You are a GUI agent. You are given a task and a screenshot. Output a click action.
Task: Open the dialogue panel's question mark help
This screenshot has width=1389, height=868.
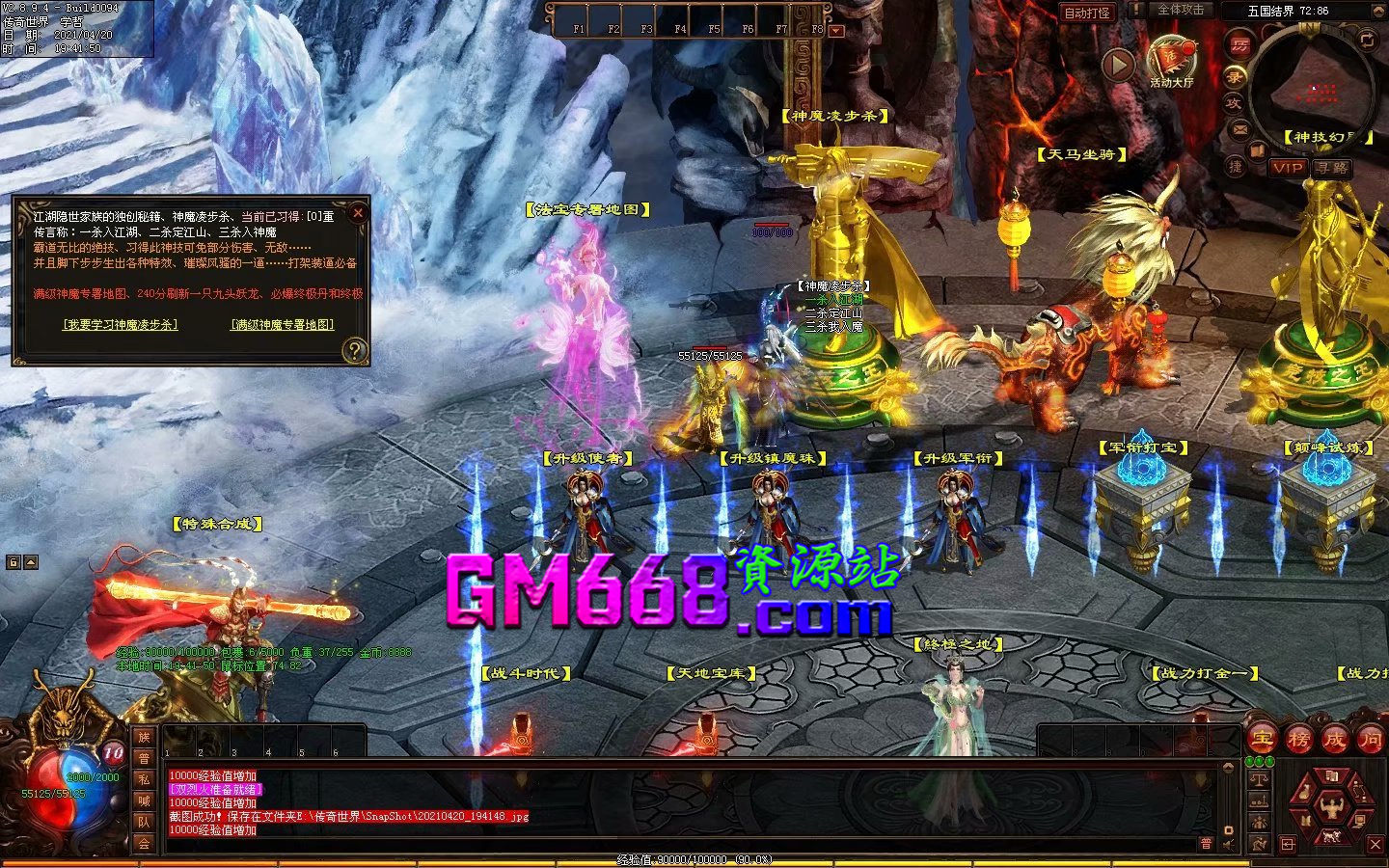[x=355, y=349]
